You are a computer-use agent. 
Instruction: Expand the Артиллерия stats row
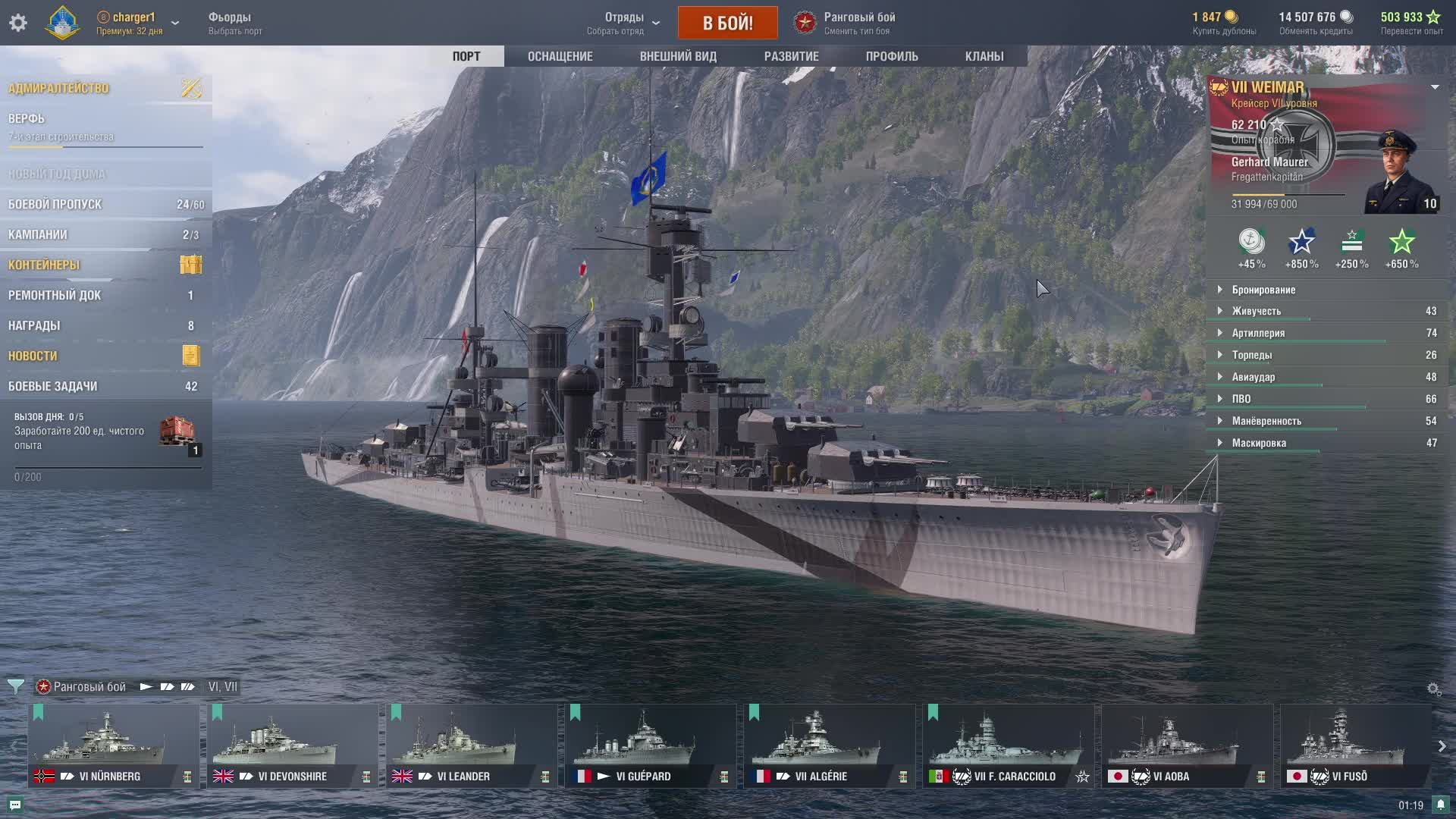pos(1258,333)
